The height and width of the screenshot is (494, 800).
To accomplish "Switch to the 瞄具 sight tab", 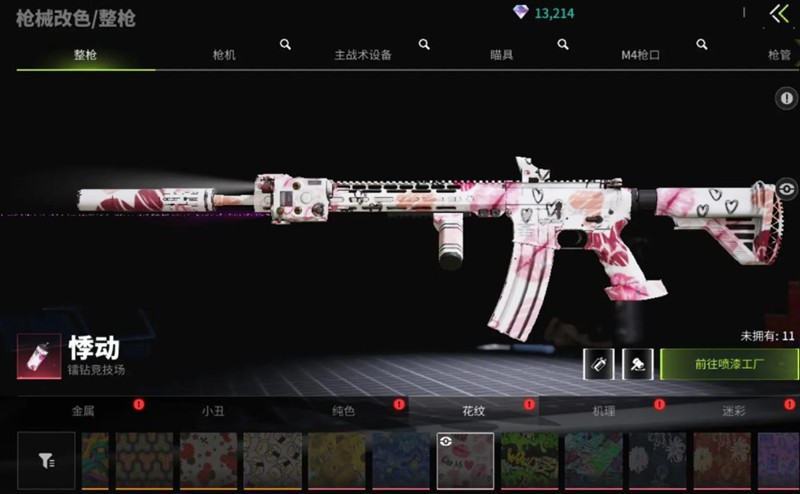I will point(502,55).
